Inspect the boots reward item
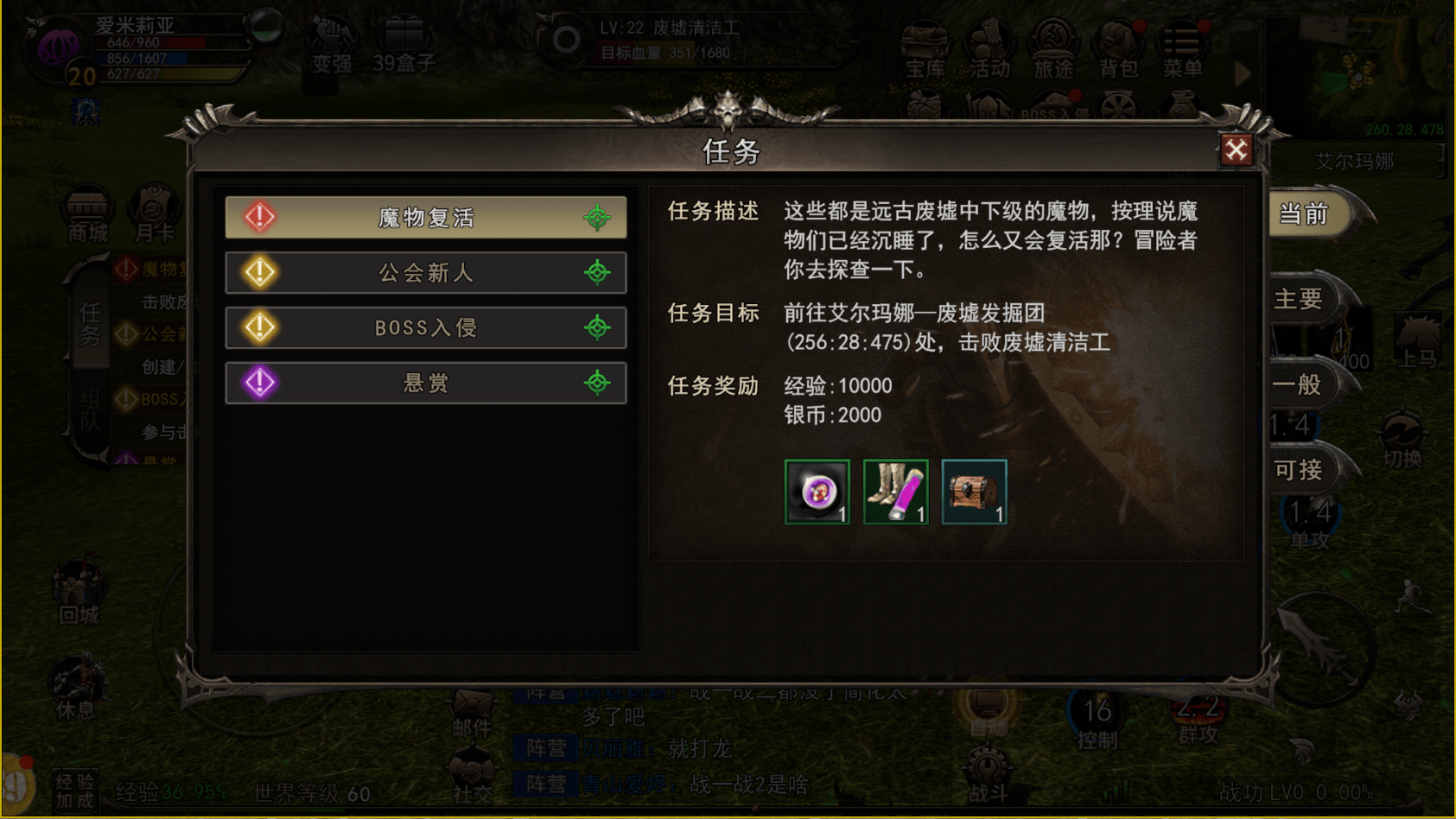This screenshot has height=819, width=1456. [895, 492]
